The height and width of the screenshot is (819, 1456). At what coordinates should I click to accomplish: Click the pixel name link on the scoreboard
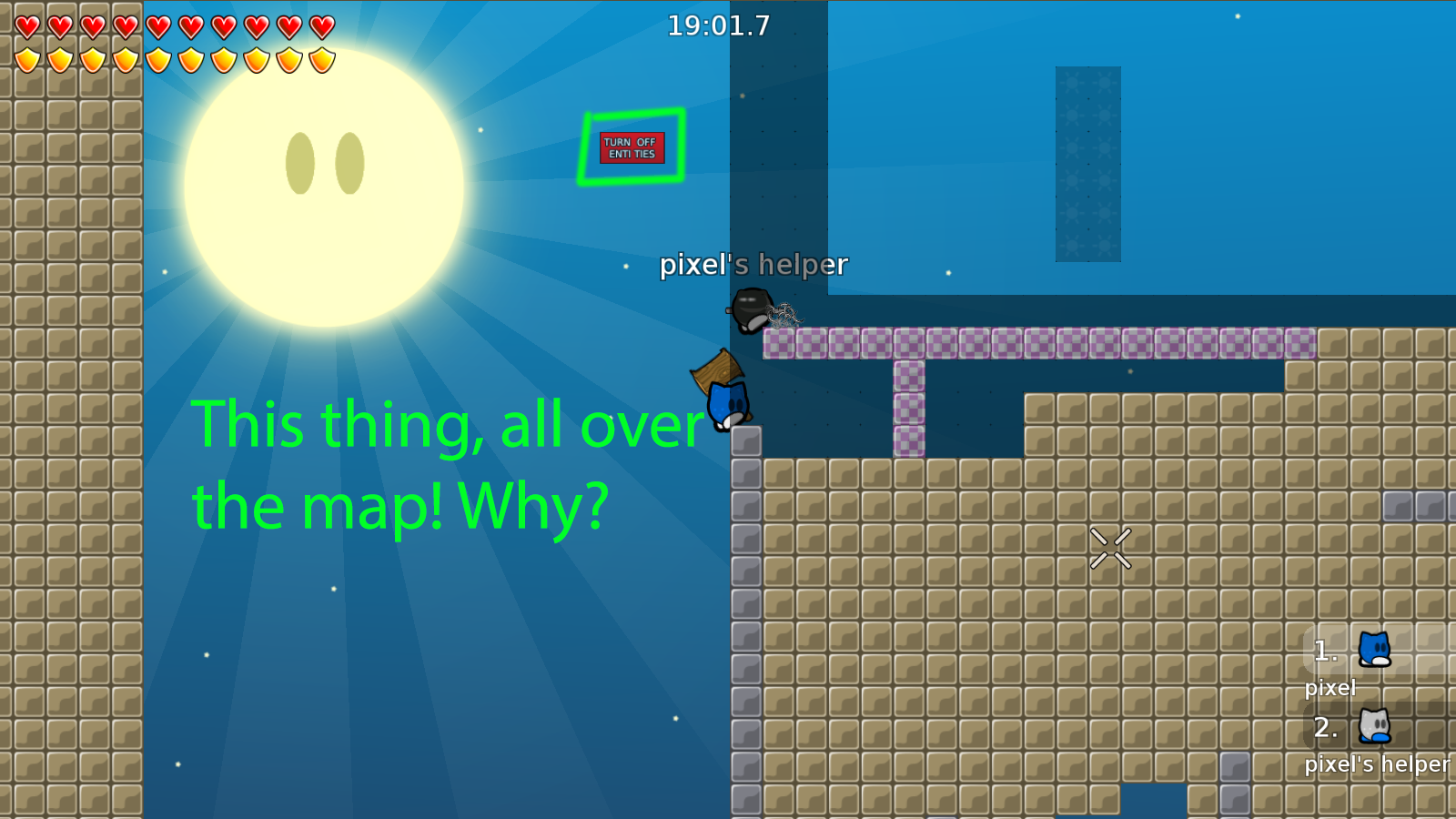click(1330, 688)
